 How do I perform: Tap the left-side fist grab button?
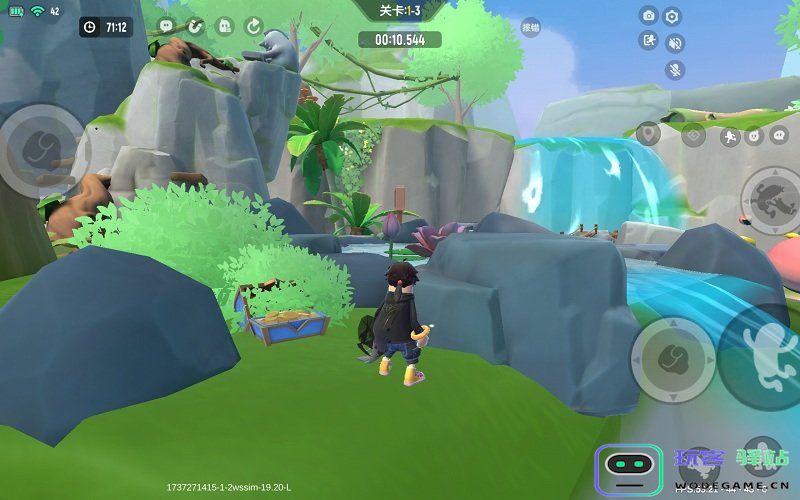click(x=40, y=150)
